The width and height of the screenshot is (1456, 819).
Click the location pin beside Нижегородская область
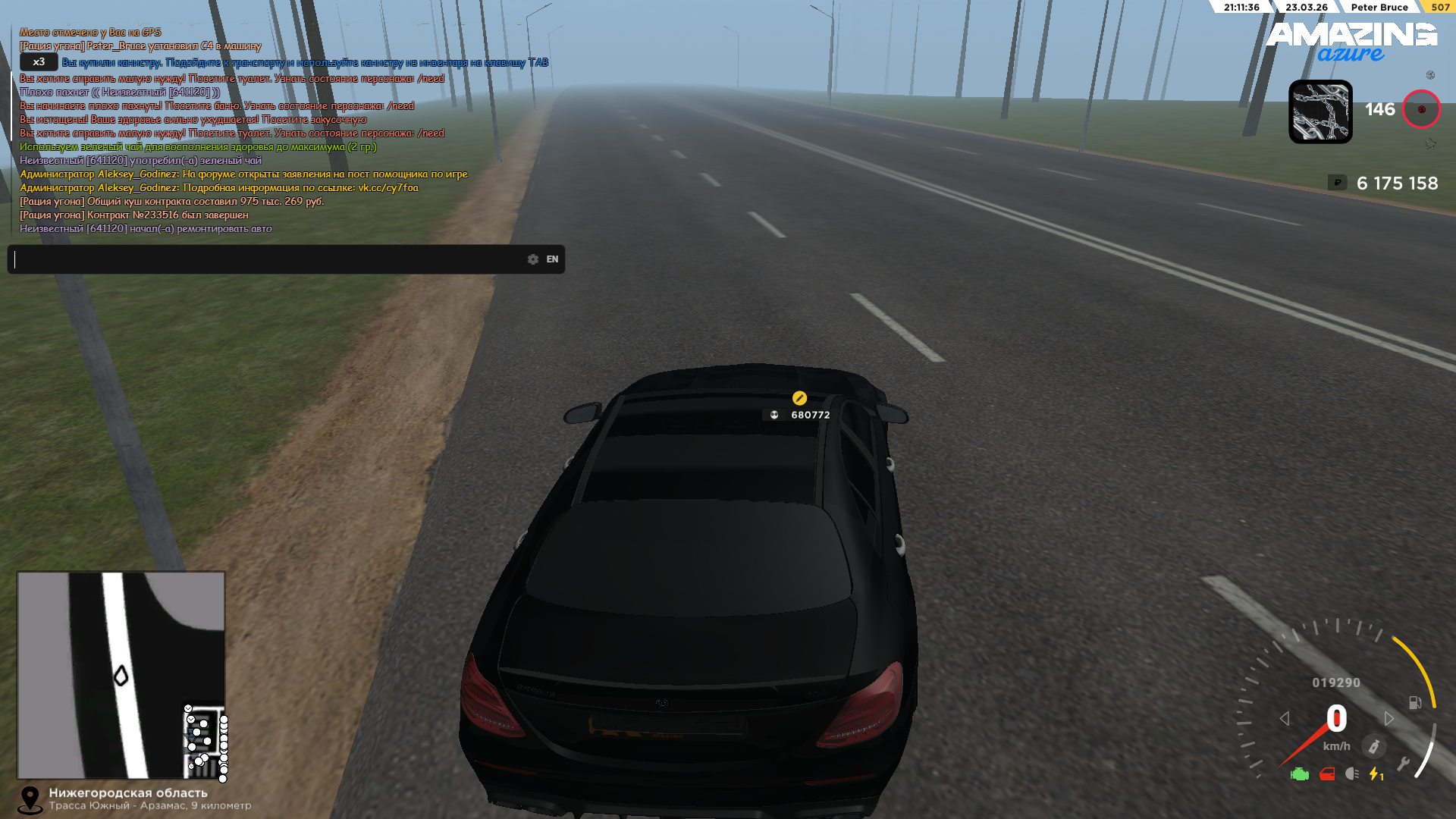(x=30, y=799)
